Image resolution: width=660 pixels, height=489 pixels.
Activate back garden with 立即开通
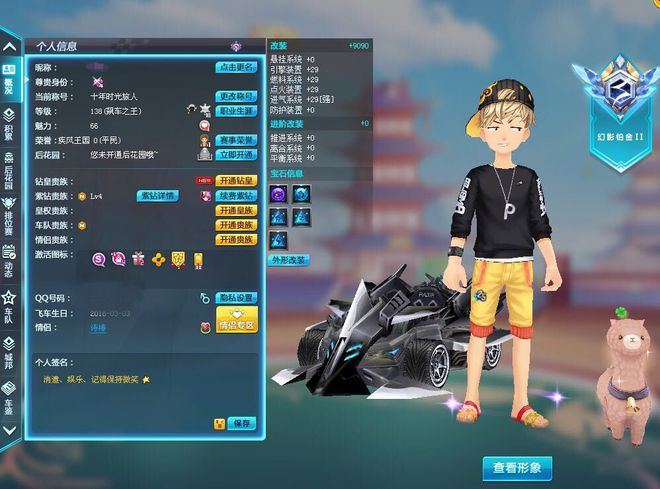[x=236, y=155]
